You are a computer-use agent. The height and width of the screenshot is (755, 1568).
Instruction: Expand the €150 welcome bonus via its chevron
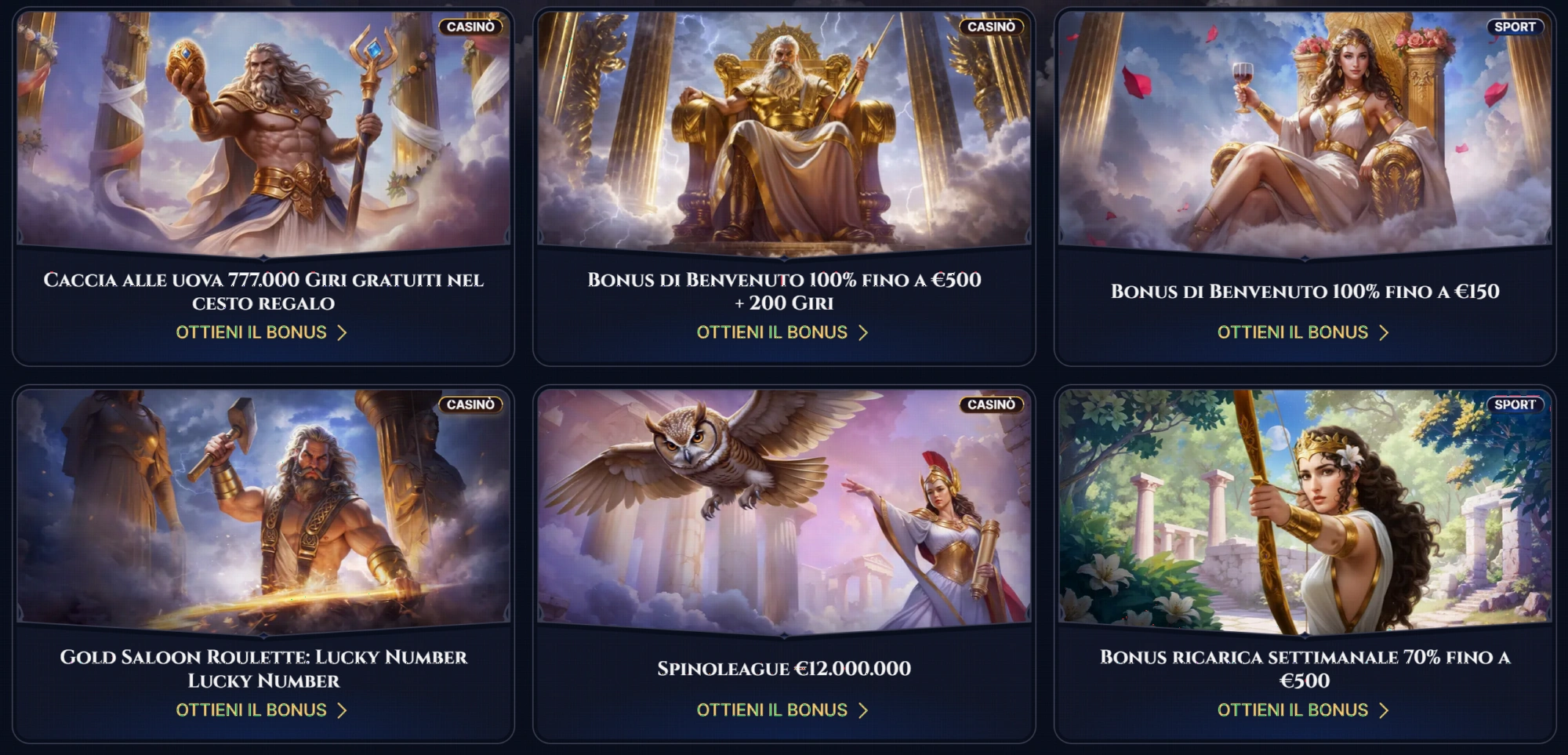[1384, 332]
